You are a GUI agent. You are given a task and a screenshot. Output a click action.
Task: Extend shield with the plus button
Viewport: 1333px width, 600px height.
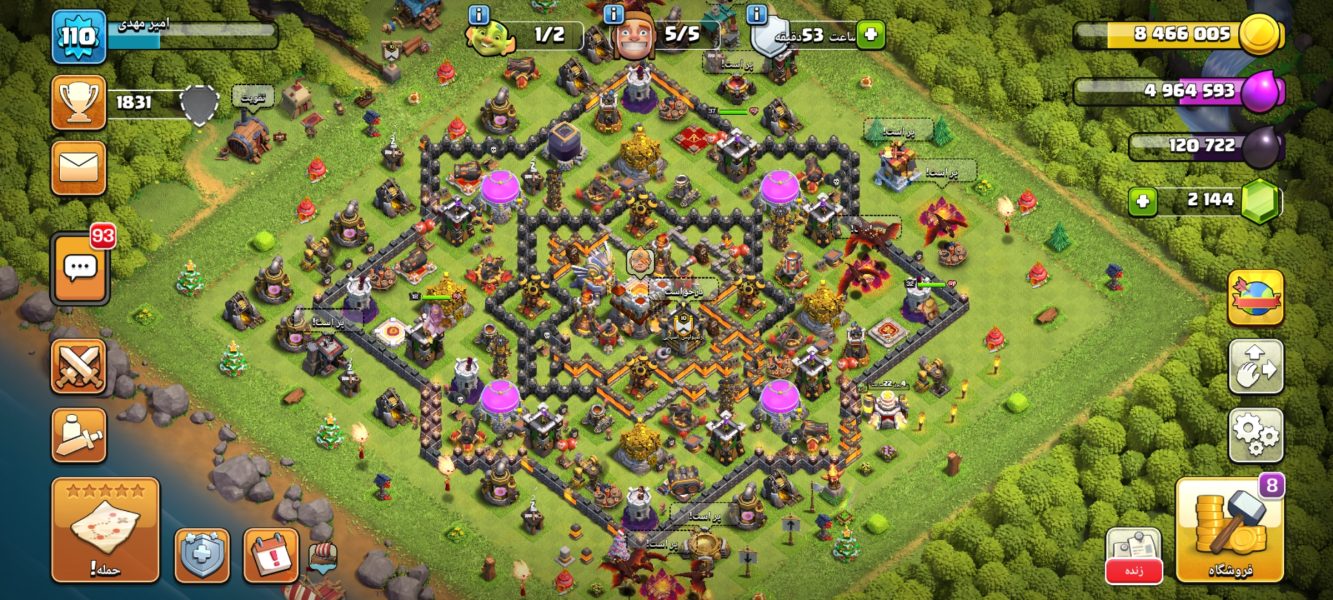pos(870,34)
